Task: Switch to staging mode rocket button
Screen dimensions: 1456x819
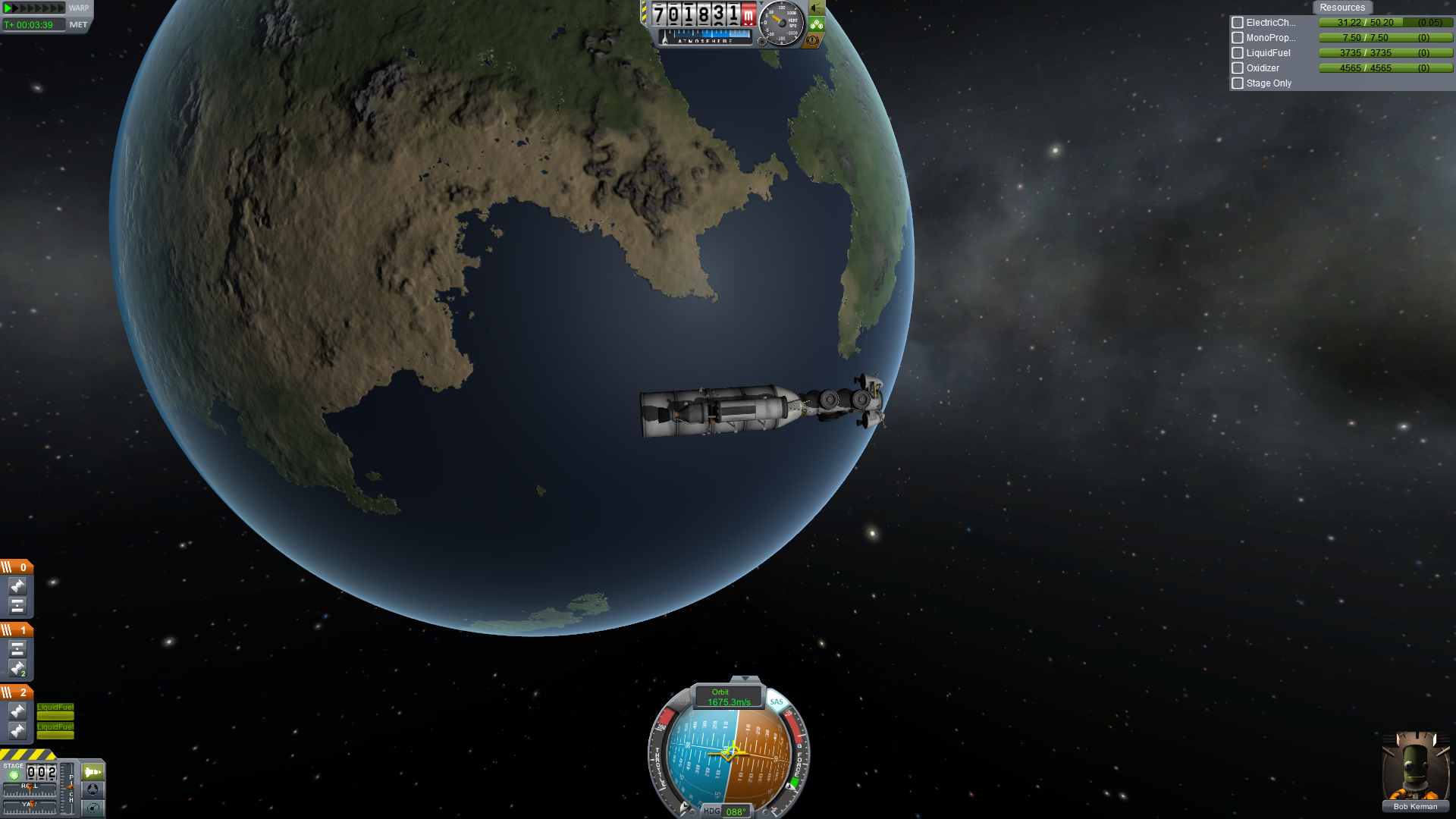Action: (x=93, y=772)
